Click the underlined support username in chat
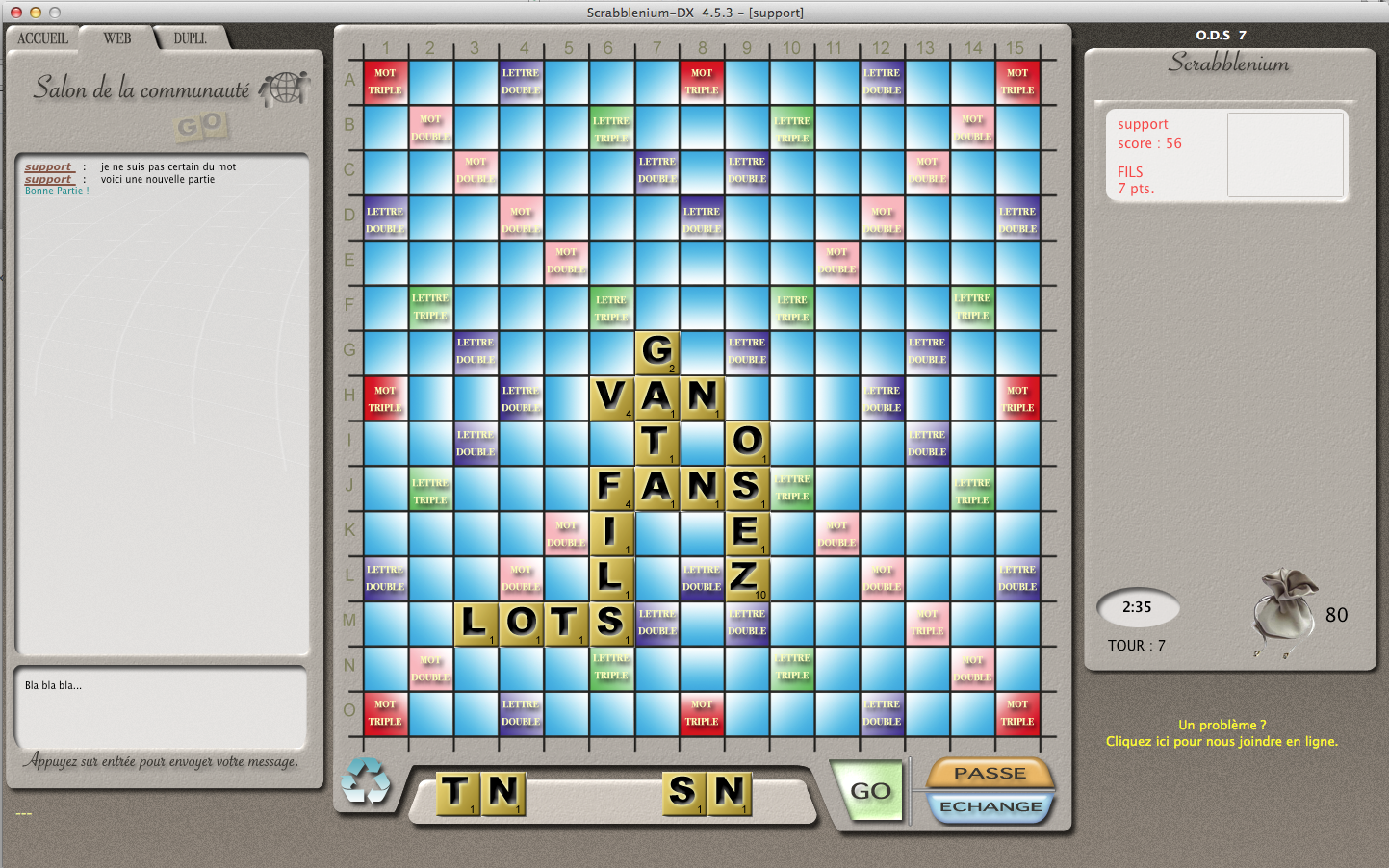The height and width of the screenshot is (868, 1389). pos(48,166)
